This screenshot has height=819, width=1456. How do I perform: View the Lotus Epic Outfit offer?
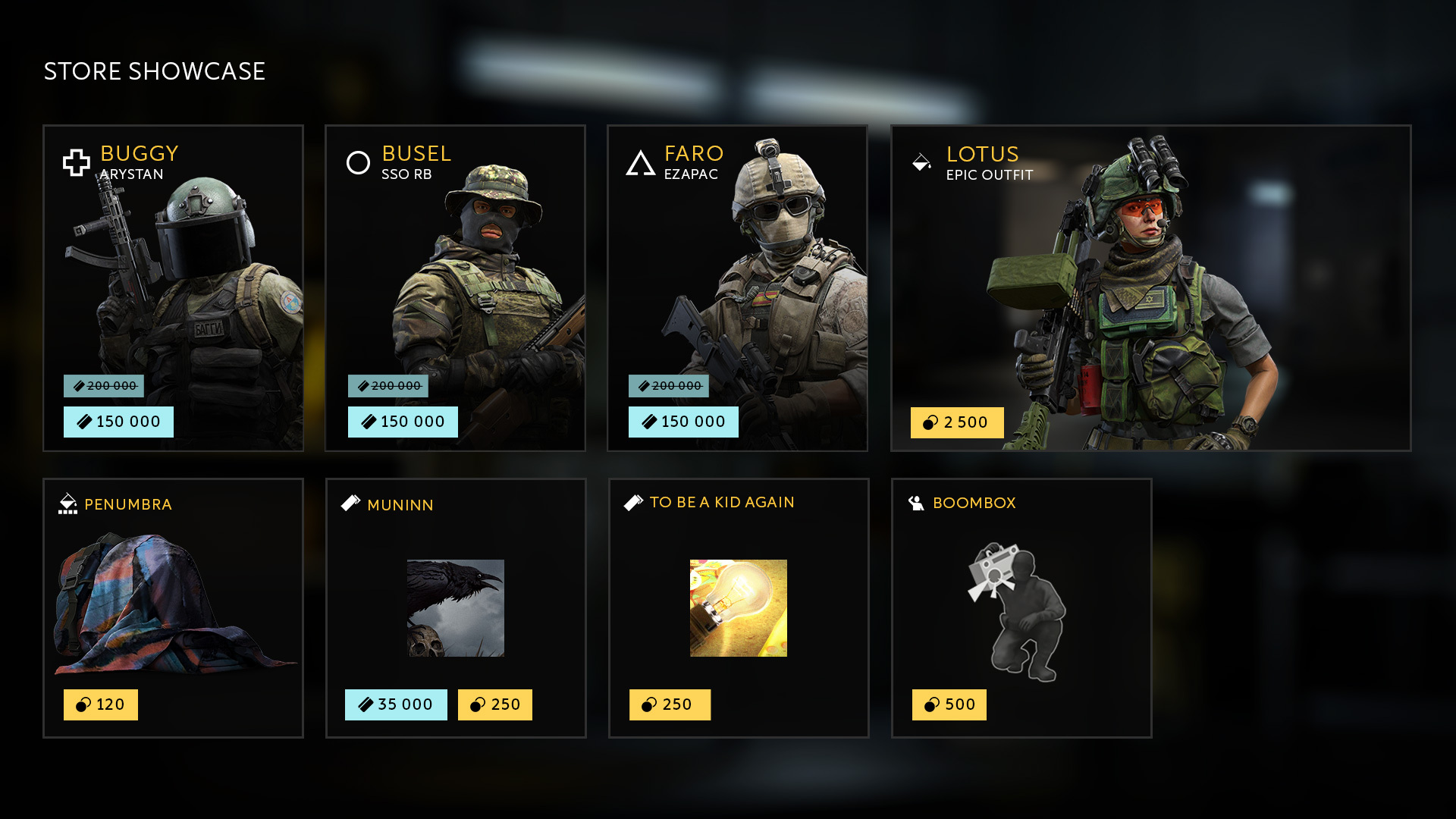(x=1150, y=288)
